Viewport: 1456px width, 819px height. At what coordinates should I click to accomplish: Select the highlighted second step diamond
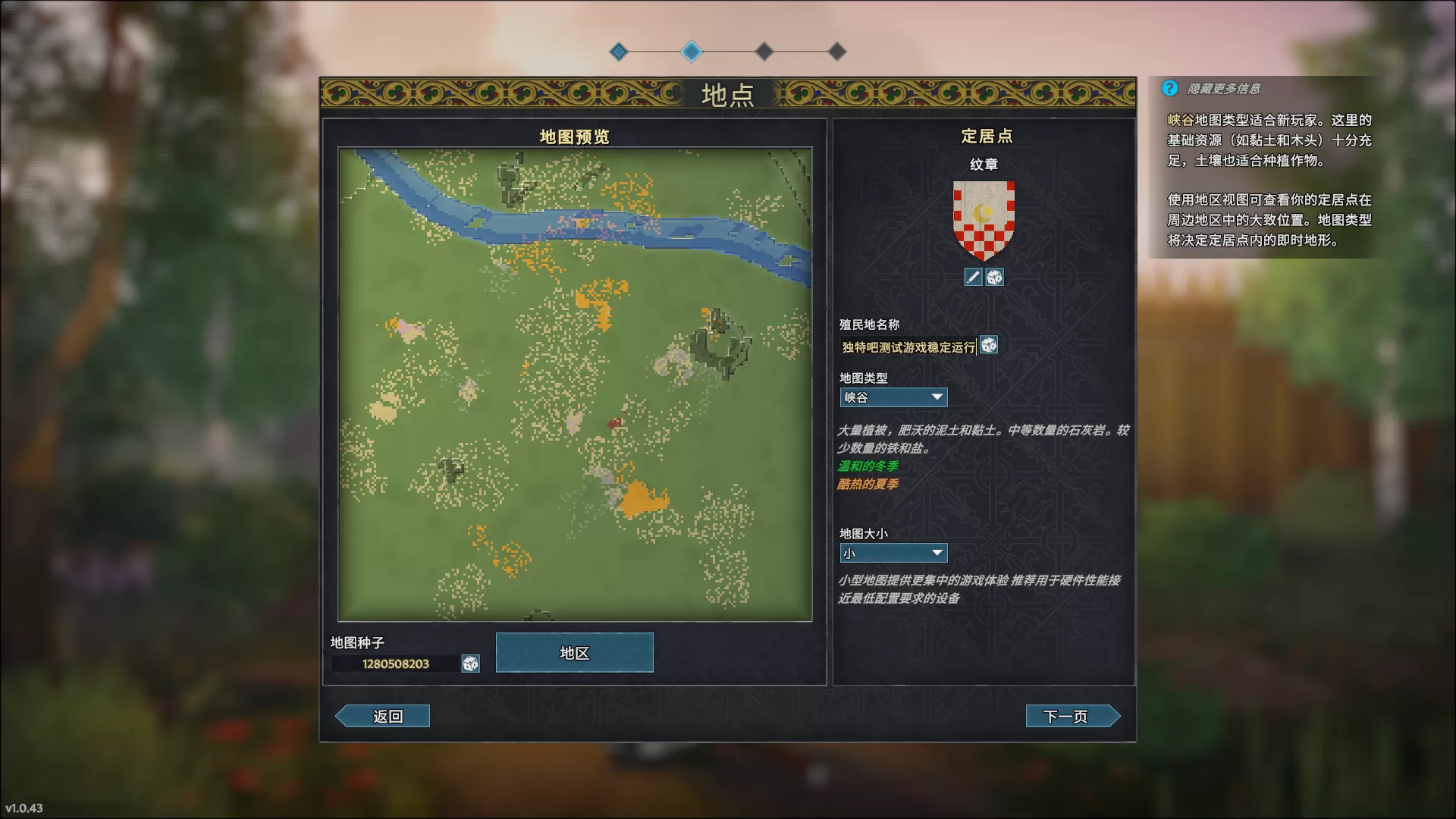click(x=692, y=52)
